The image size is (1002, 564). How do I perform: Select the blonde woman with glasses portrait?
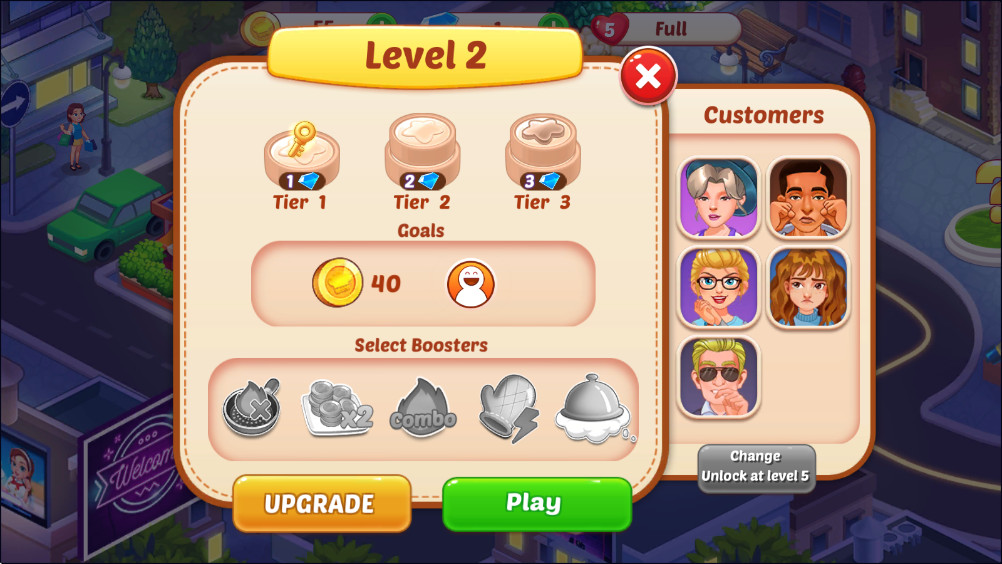(x=718, y=287)
